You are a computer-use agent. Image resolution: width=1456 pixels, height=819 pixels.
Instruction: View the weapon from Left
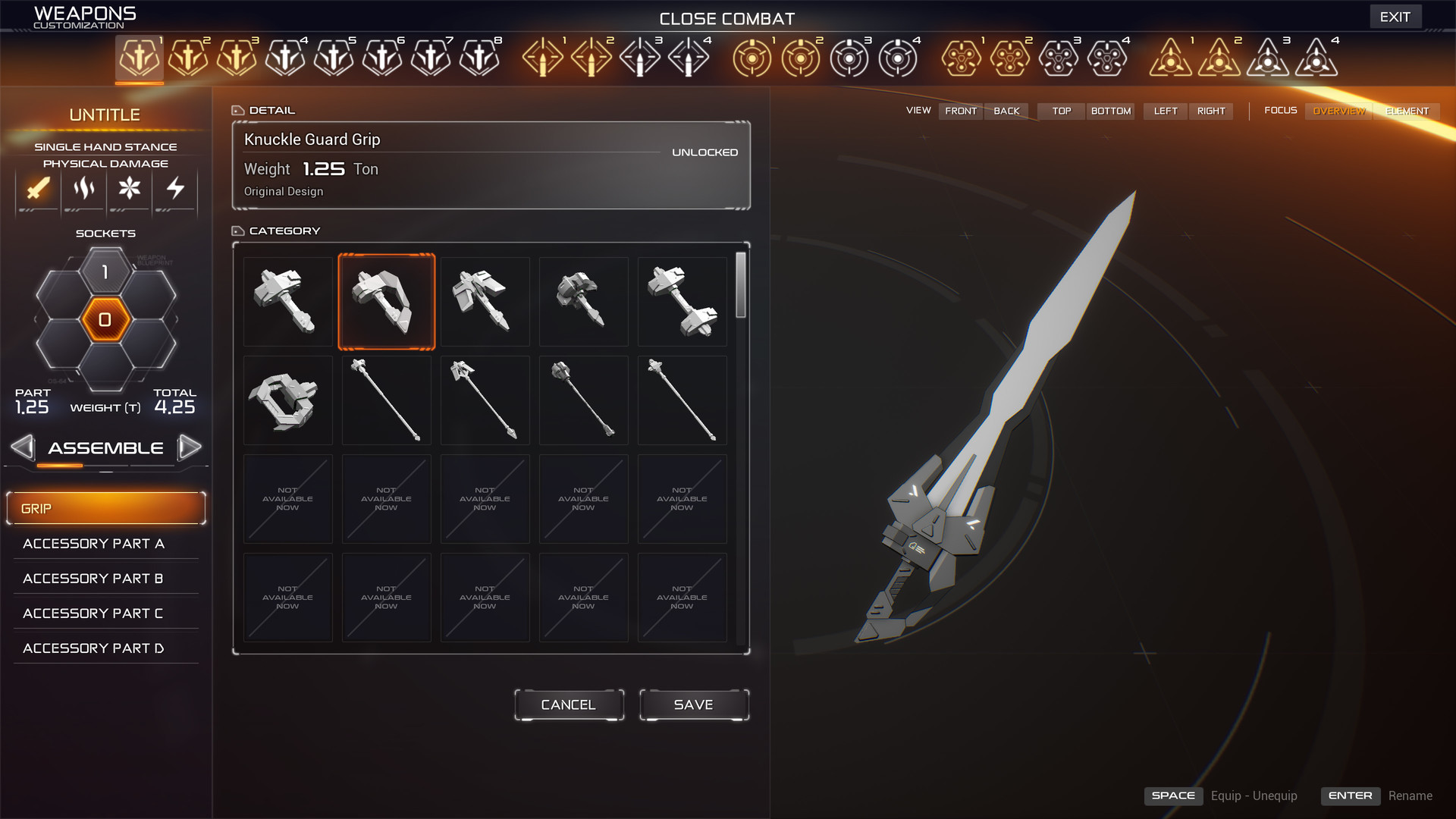pyautogui.click(x=1166, y=111)
